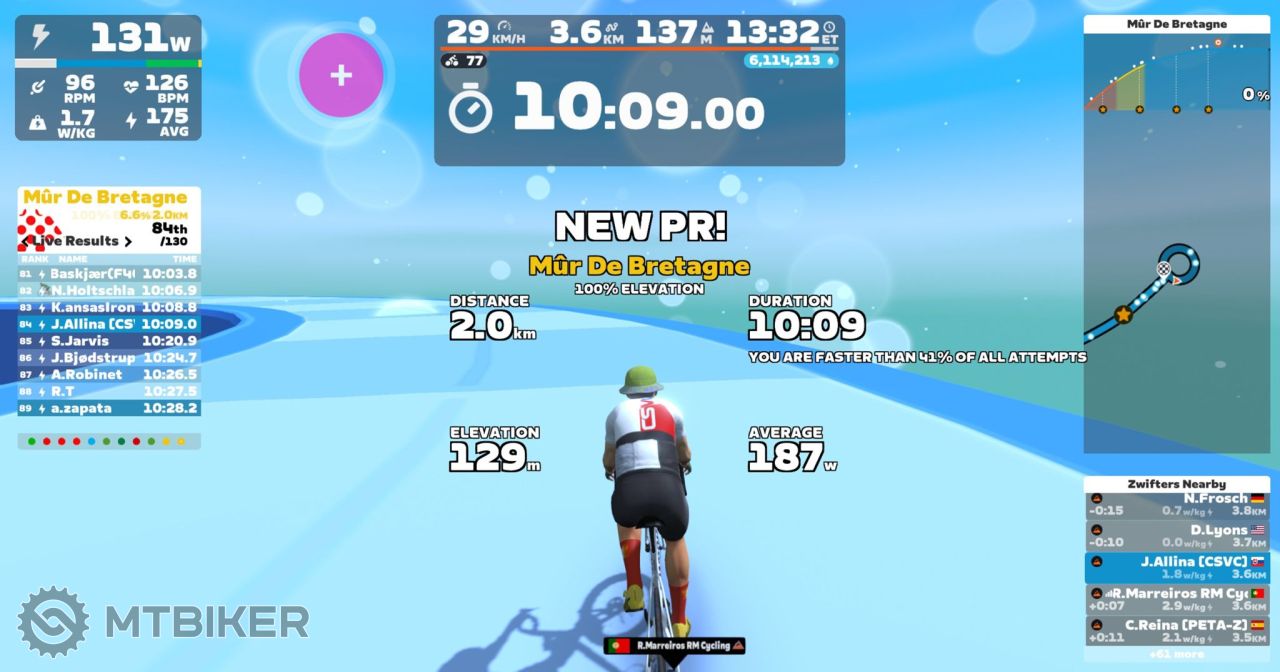This screenshot has height=672, width=1280.
Task: Go to previous Live Results page arrow
Action: (25, 241)
